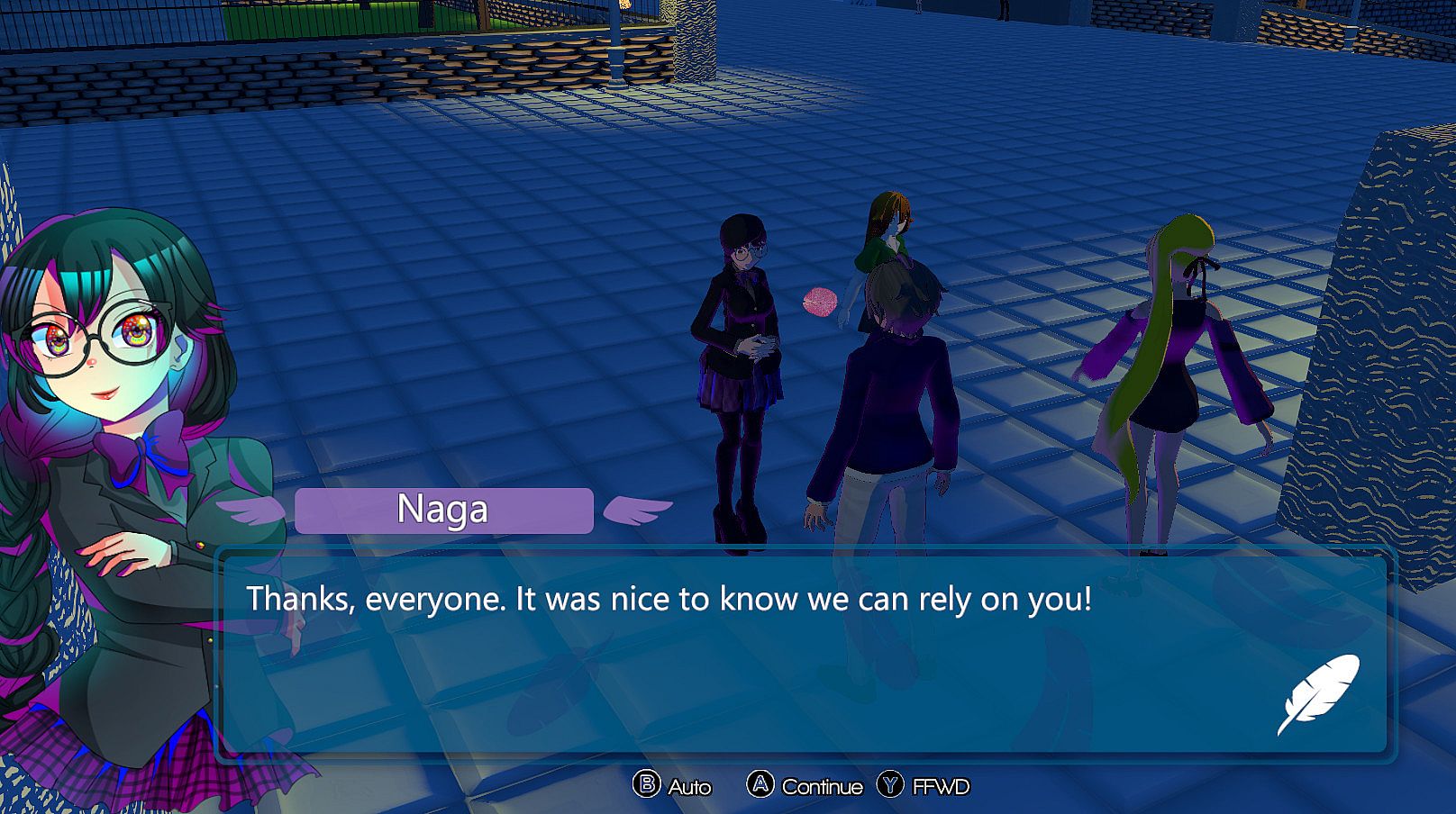Select the Continue option
Screen dimensions: 1456x814
(805, 786)
